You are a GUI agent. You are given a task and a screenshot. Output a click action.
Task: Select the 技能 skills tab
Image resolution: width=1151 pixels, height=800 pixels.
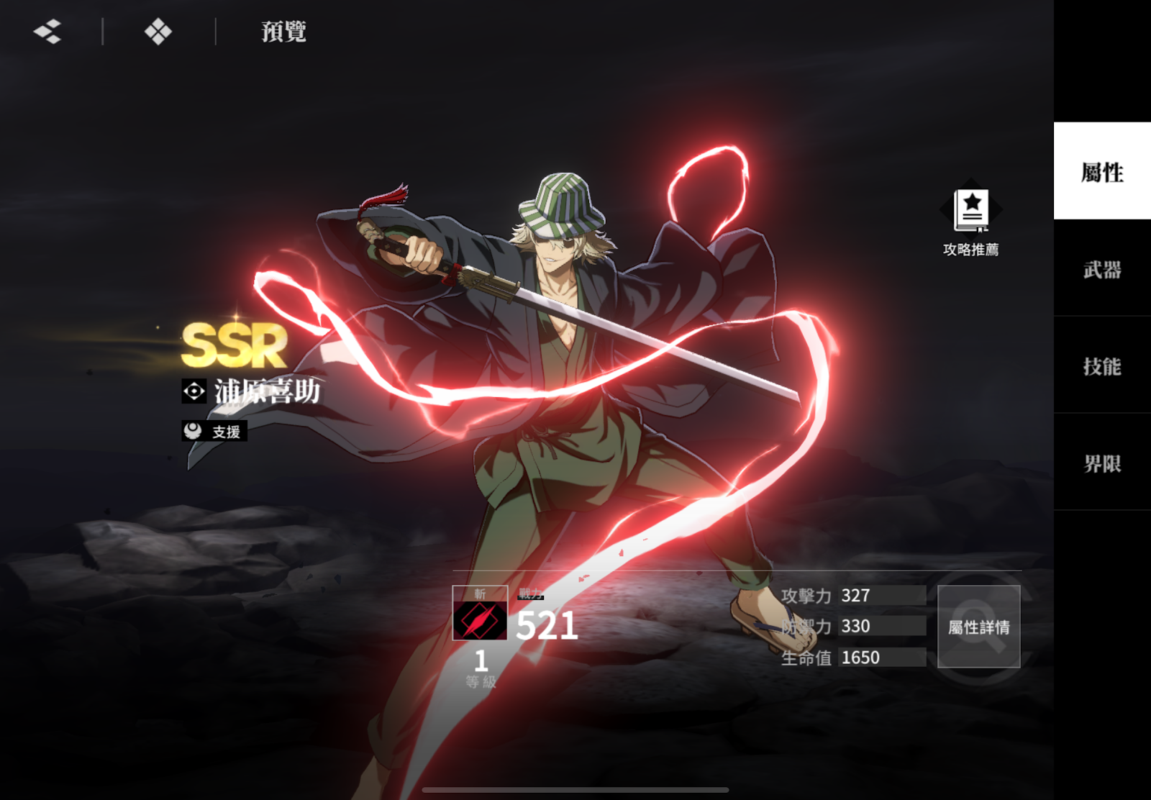(1102, 366)
